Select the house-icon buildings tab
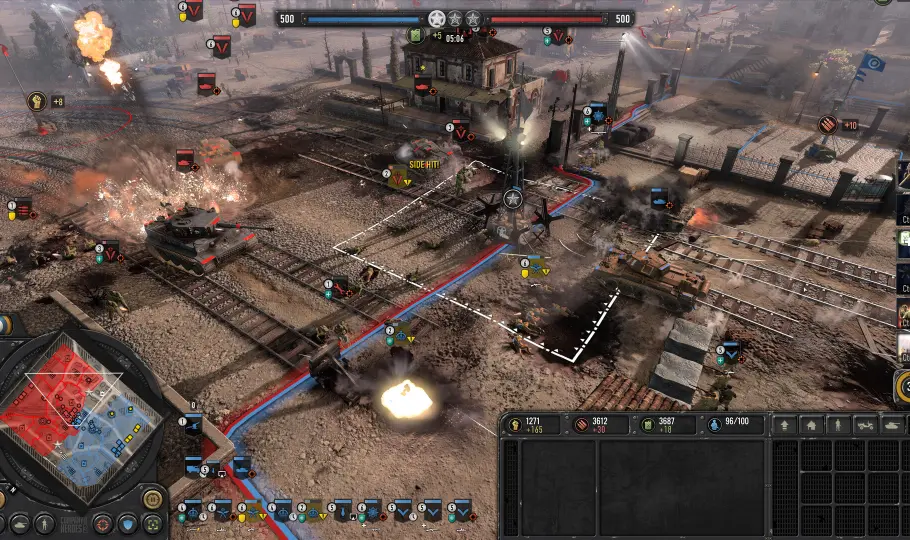The height and width of the screenshot is (540, 910). coord(810,425)
